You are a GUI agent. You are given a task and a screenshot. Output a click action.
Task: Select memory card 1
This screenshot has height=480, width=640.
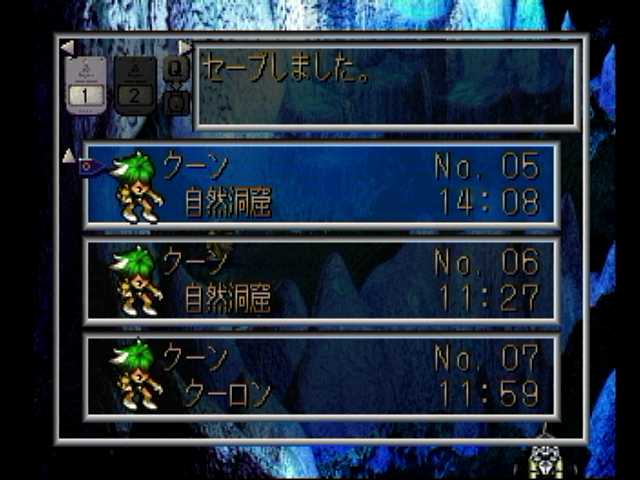[85, 85]
